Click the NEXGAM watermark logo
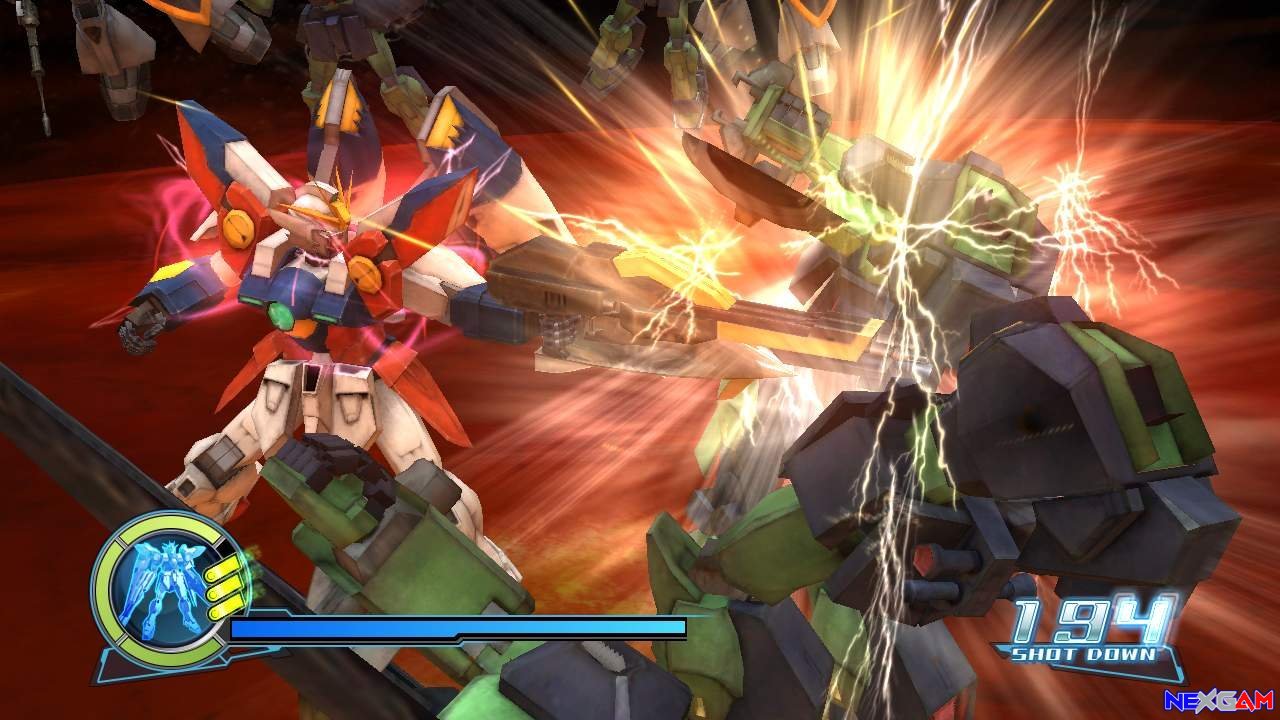The width and height of the screenshot is (1280, 720). [1218, 700]
